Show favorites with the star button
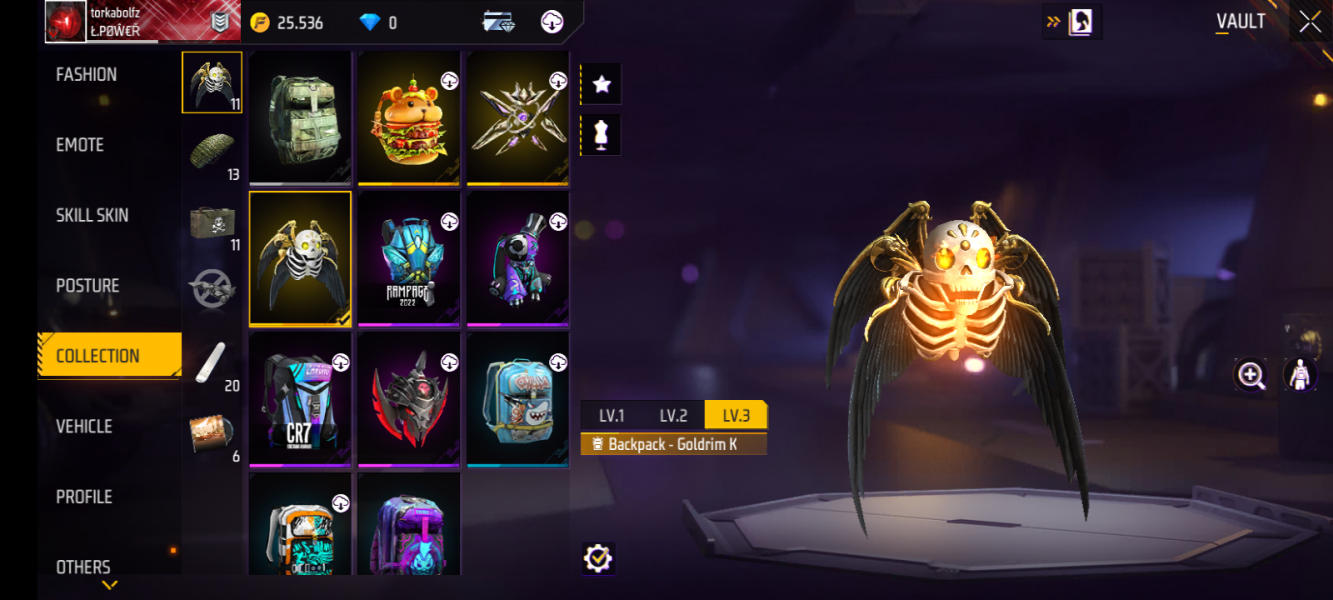1333x600 pixels. (602, 85)
